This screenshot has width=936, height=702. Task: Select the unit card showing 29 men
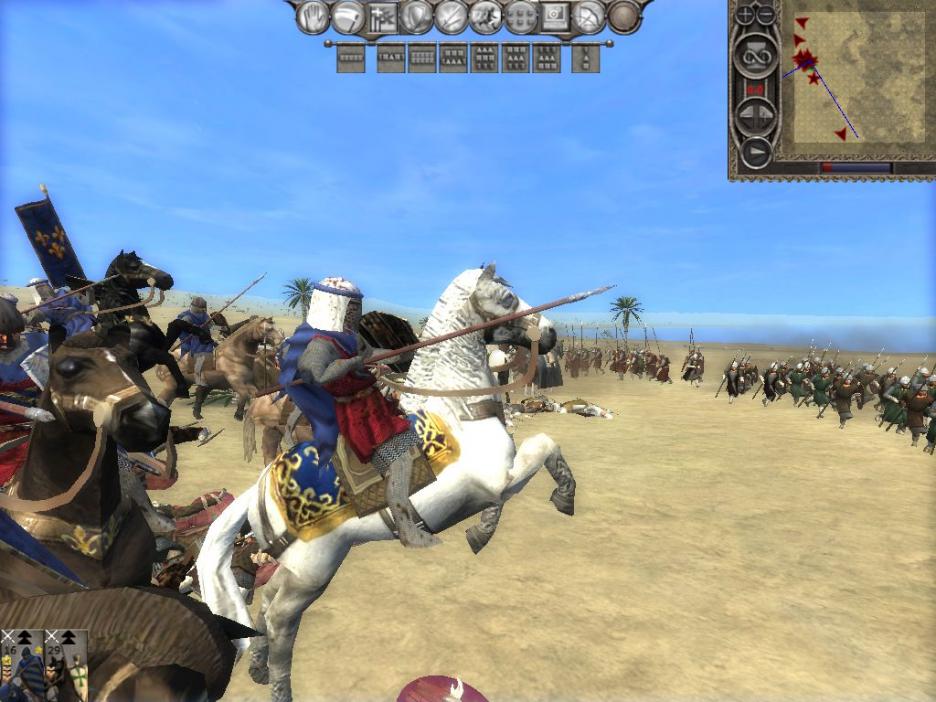pyautogui.click(x=66, y=665)
